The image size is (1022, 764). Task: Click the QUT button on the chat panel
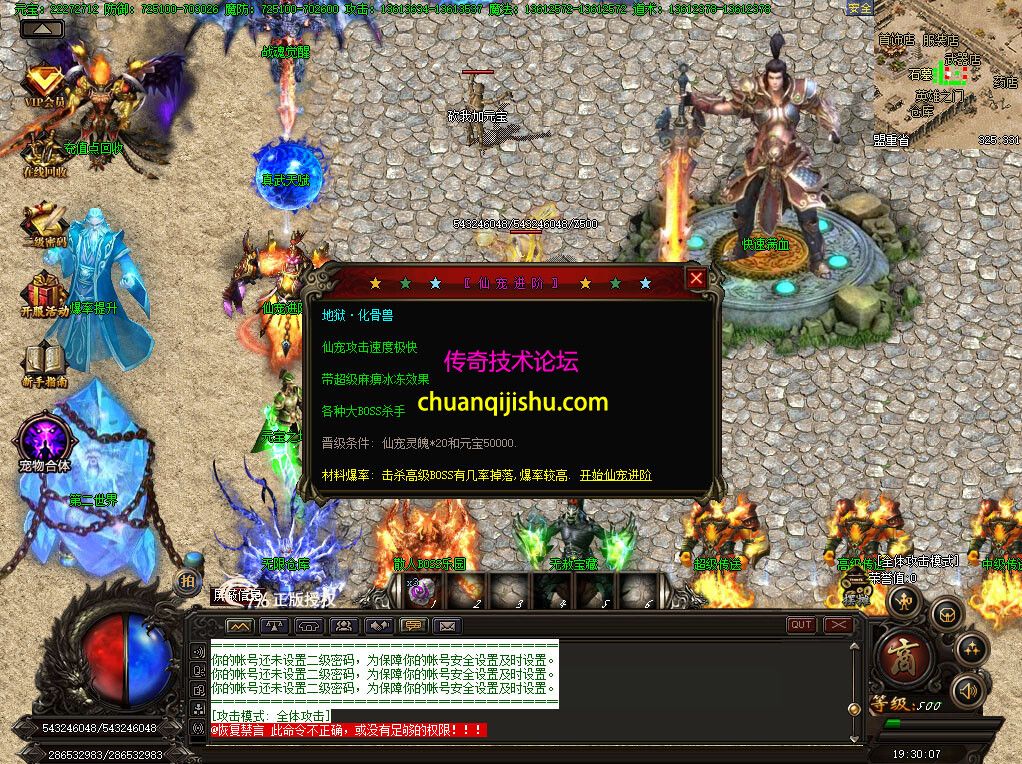coord(801,625)
